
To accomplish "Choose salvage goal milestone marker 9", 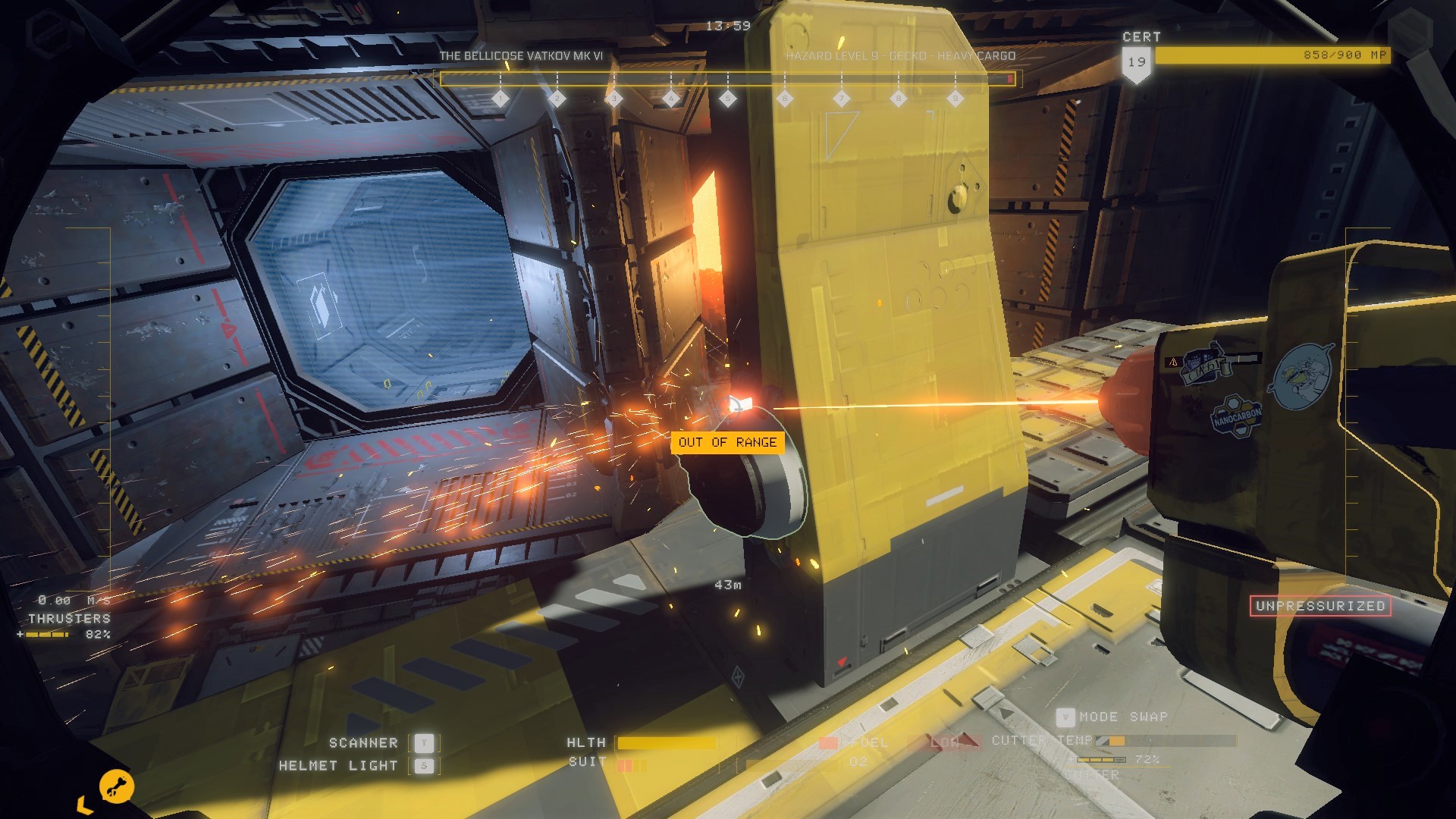I will click(x=955, y=98).
